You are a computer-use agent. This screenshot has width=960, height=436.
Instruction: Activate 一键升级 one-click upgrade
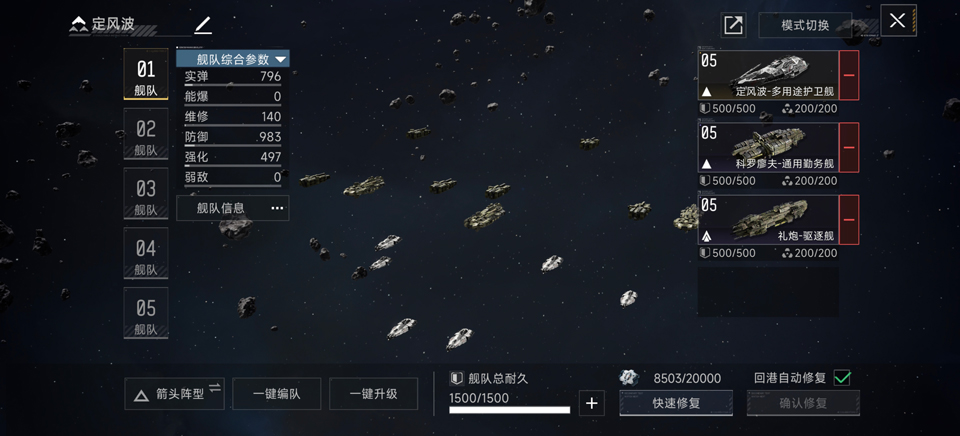click(x=373, y=393)
